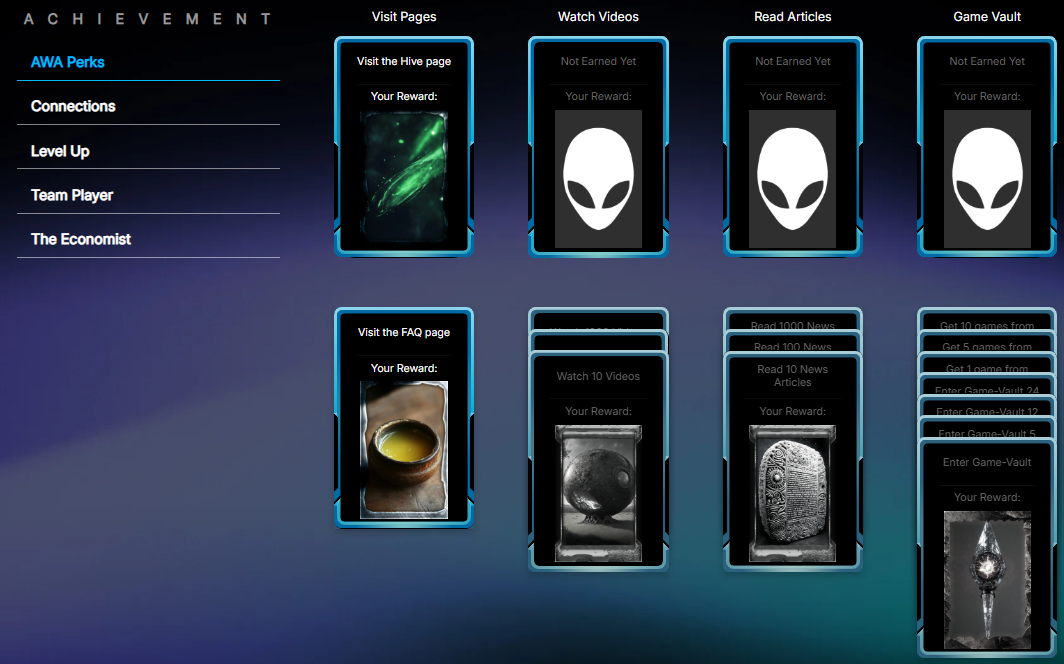Open The Economist achievements

pyautogui.click(x=81, y=239)
